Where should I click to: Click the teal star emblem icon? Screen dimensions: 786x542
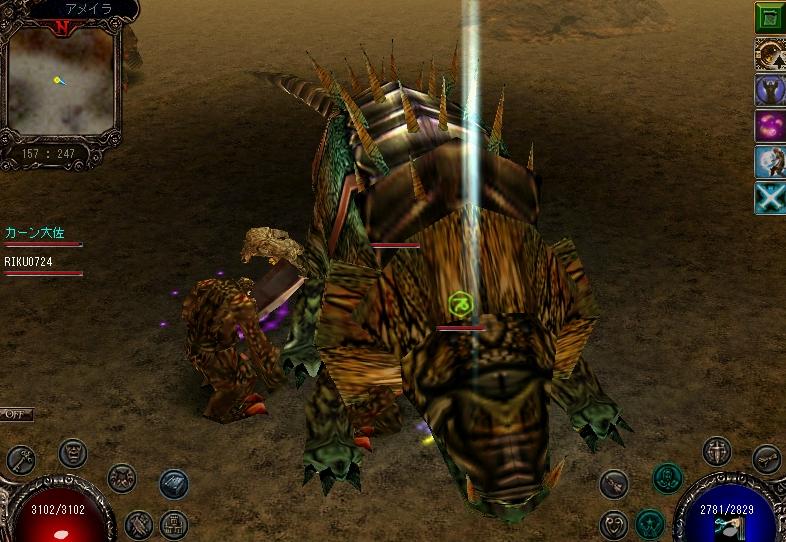650,522
